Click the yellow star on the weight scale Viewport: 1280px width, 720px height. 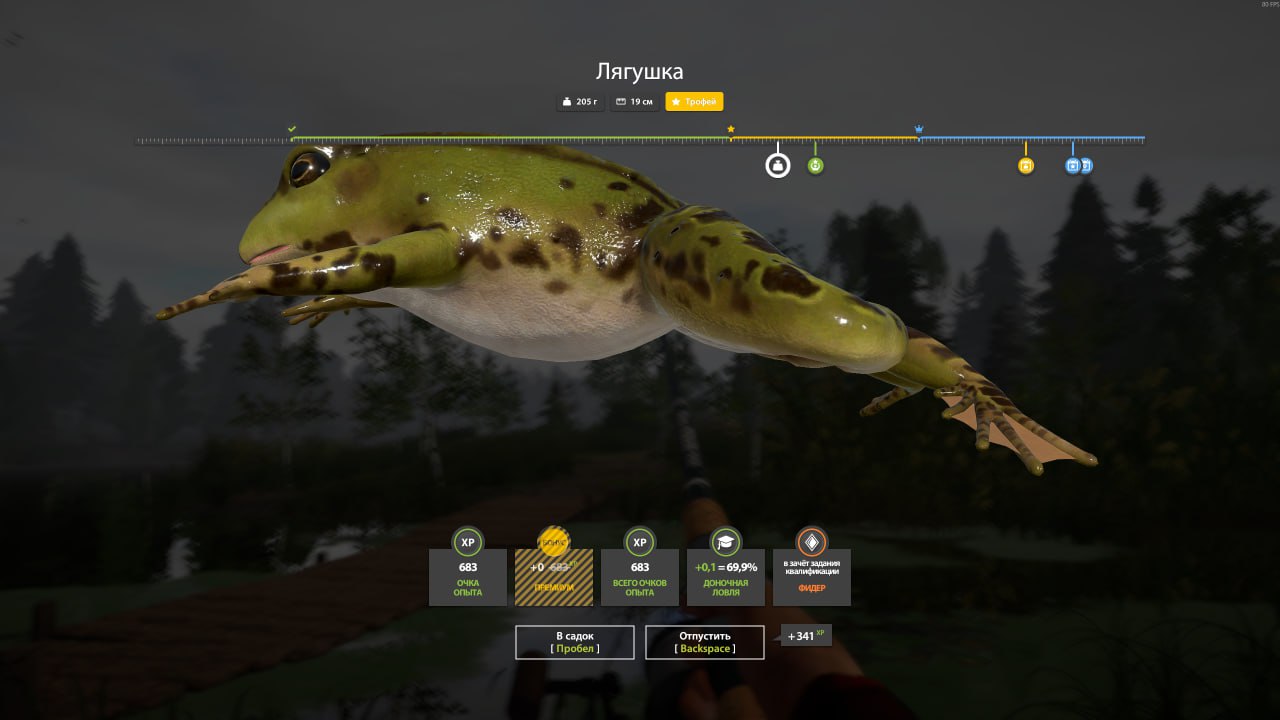coord(731,129)
